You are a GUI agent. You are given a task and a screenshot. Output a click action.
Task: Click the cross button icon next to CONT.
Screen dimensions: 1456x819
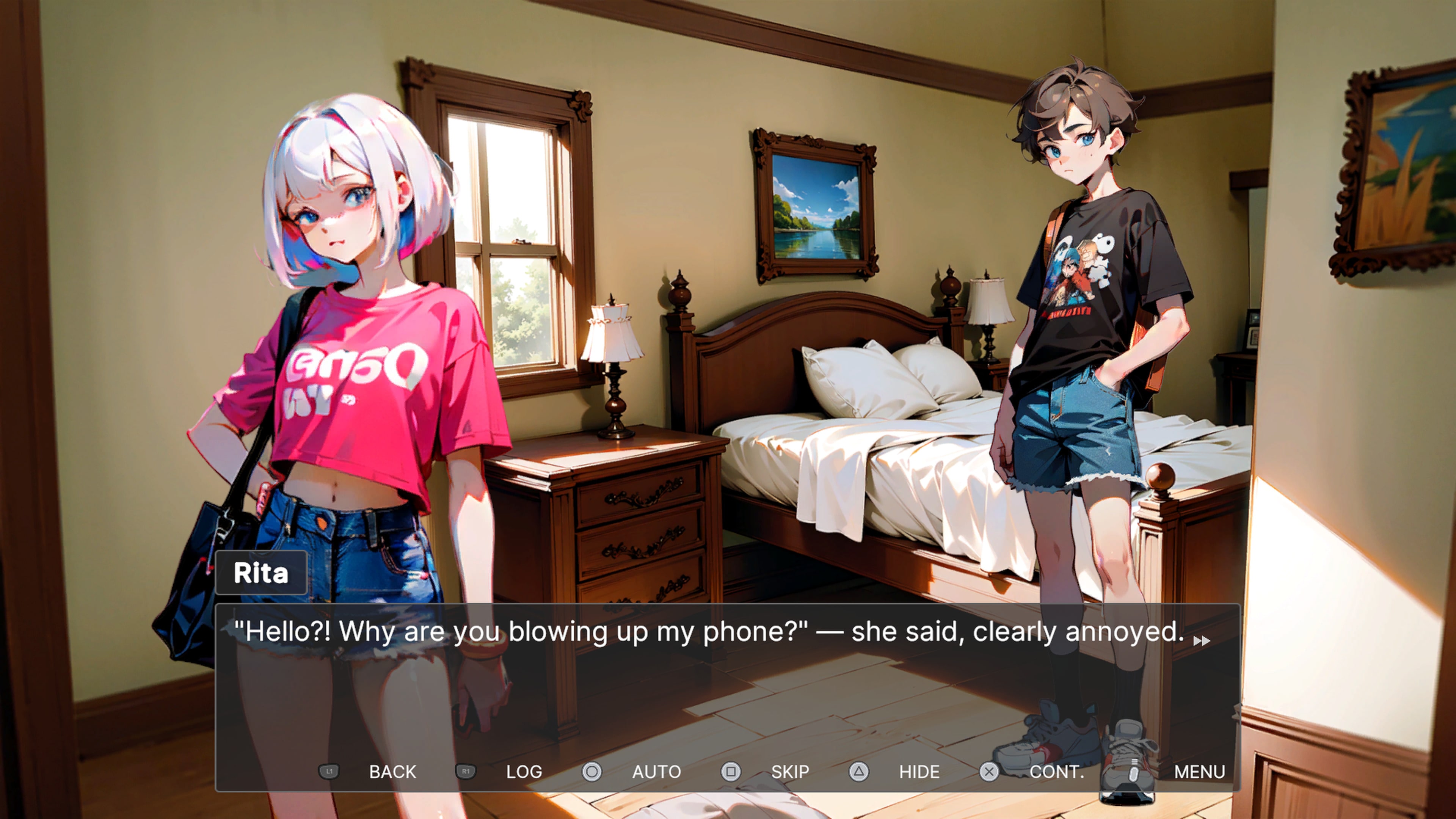(990, 772)
